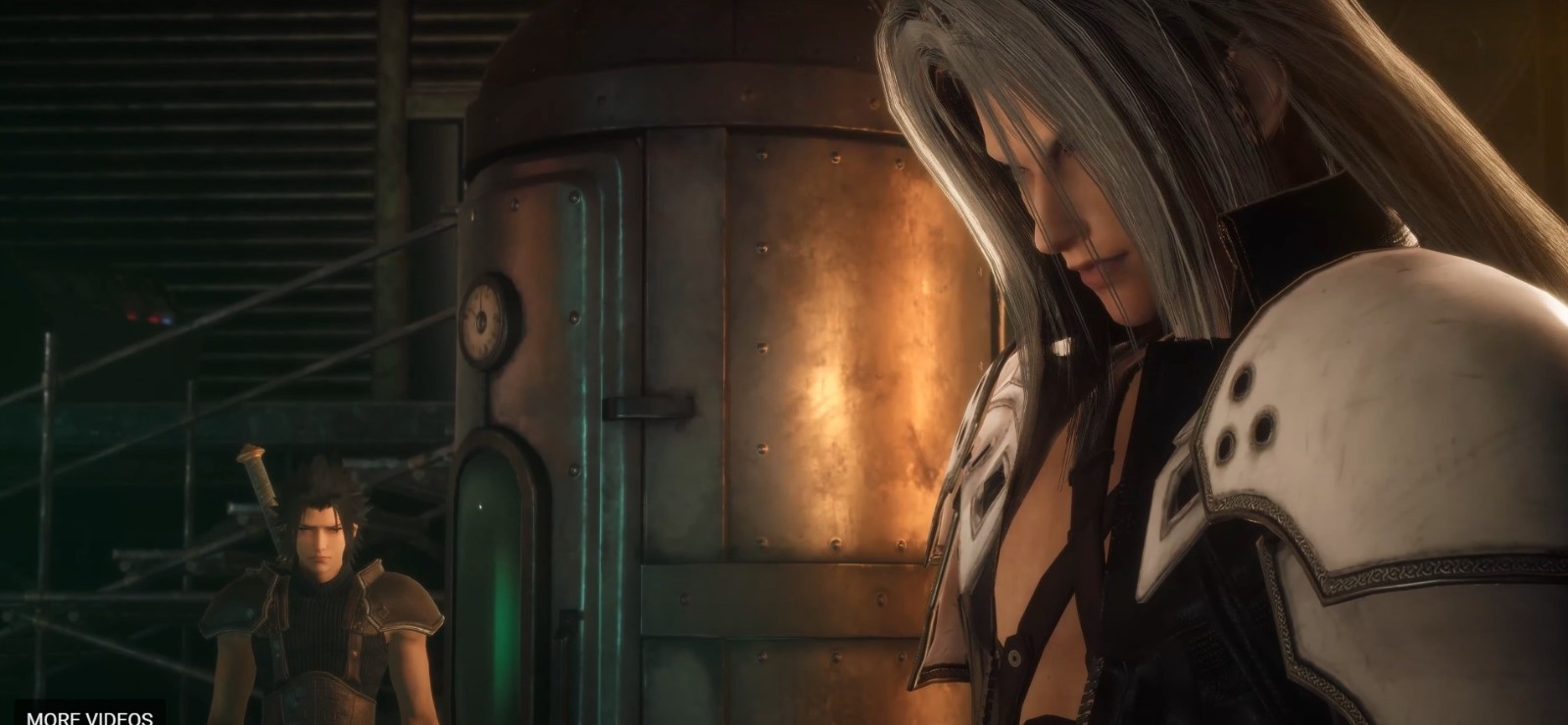Open the More Videos overlay
The height and width of the screenshot is (725, 1568).
(x=89, y=715)
